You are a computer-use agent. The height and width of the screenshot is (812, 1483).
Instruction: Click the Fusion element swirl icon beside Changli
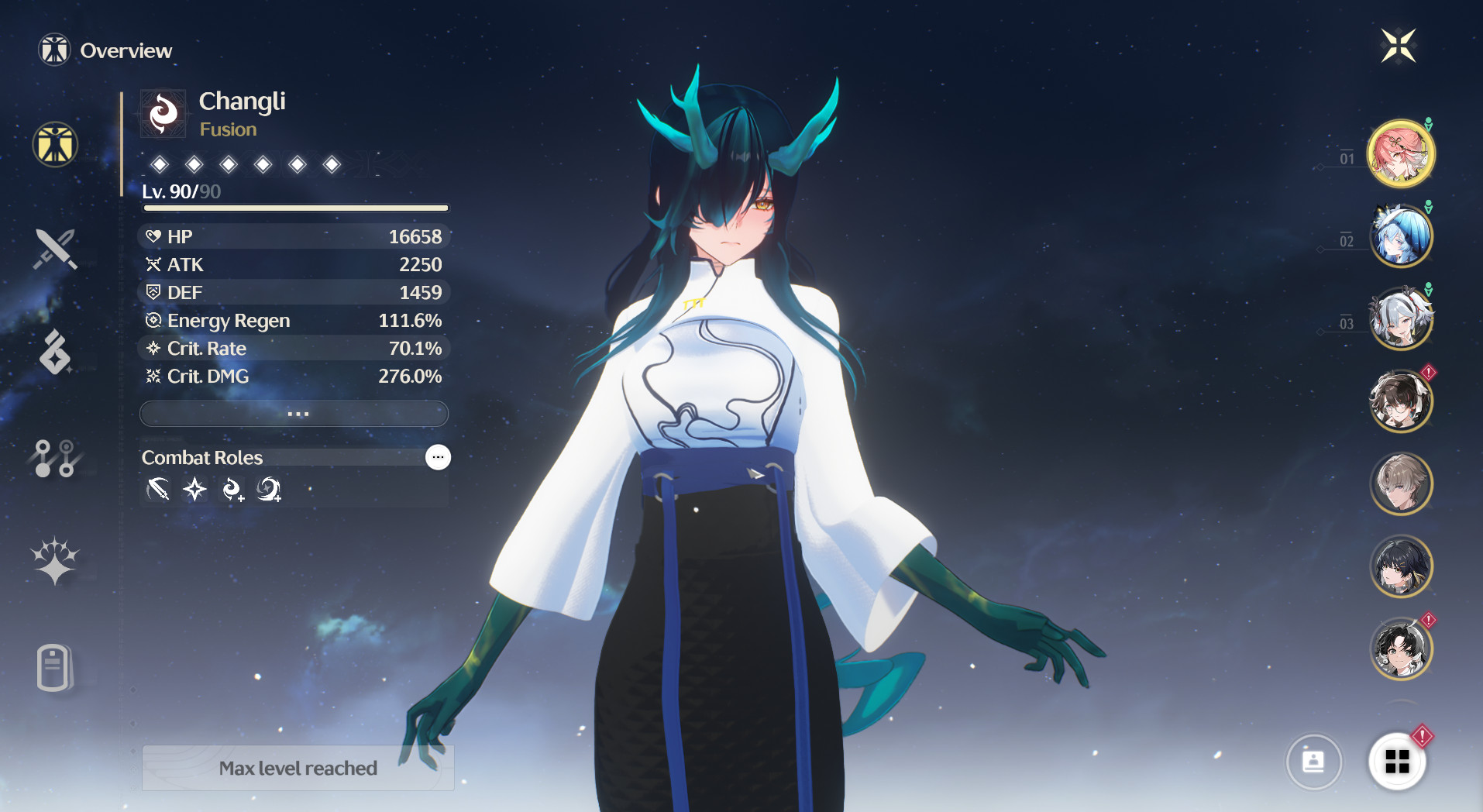click(x=162, y=112)
